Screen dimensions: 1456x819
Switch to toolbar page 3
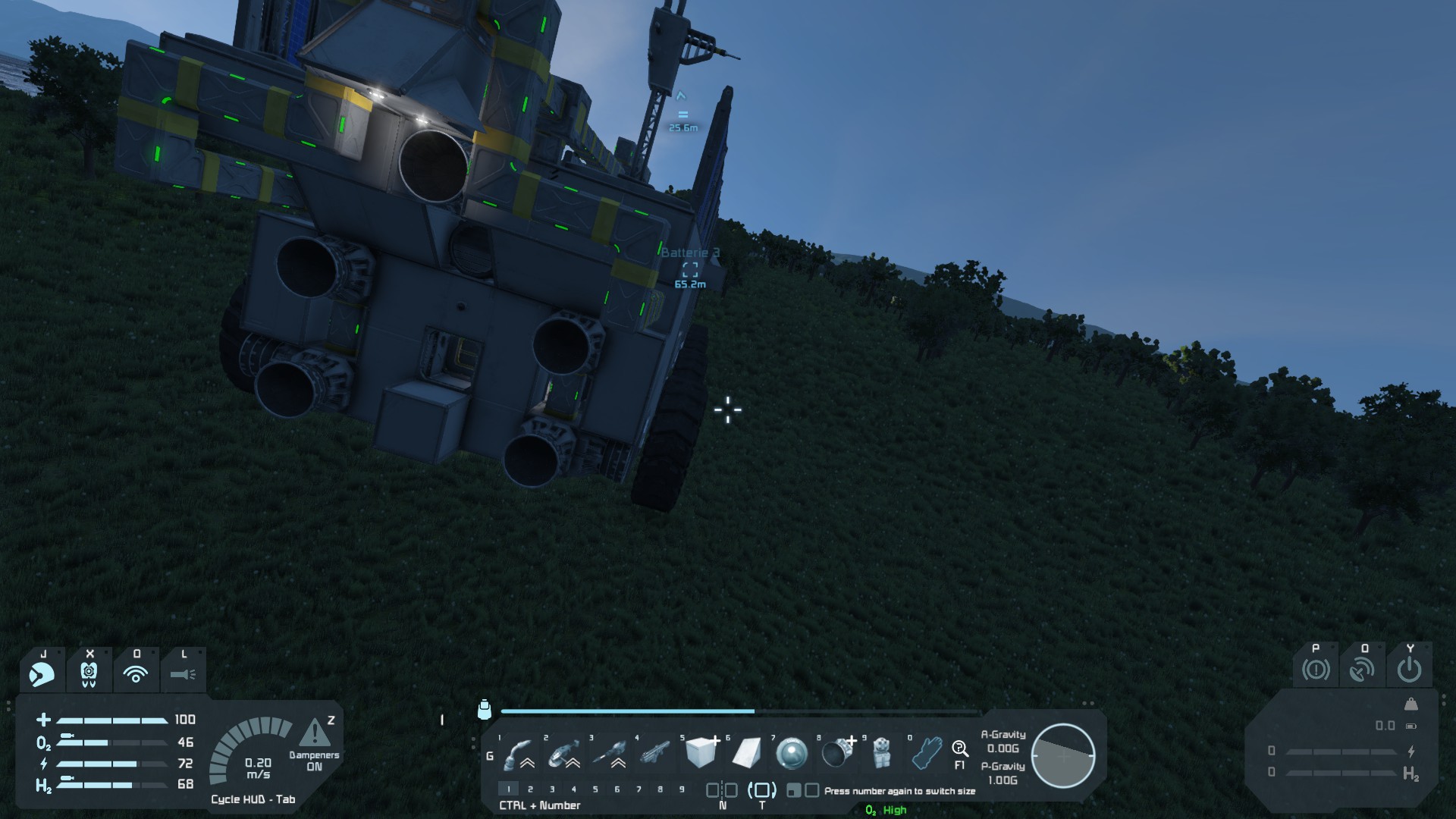(x=552, y=789)
